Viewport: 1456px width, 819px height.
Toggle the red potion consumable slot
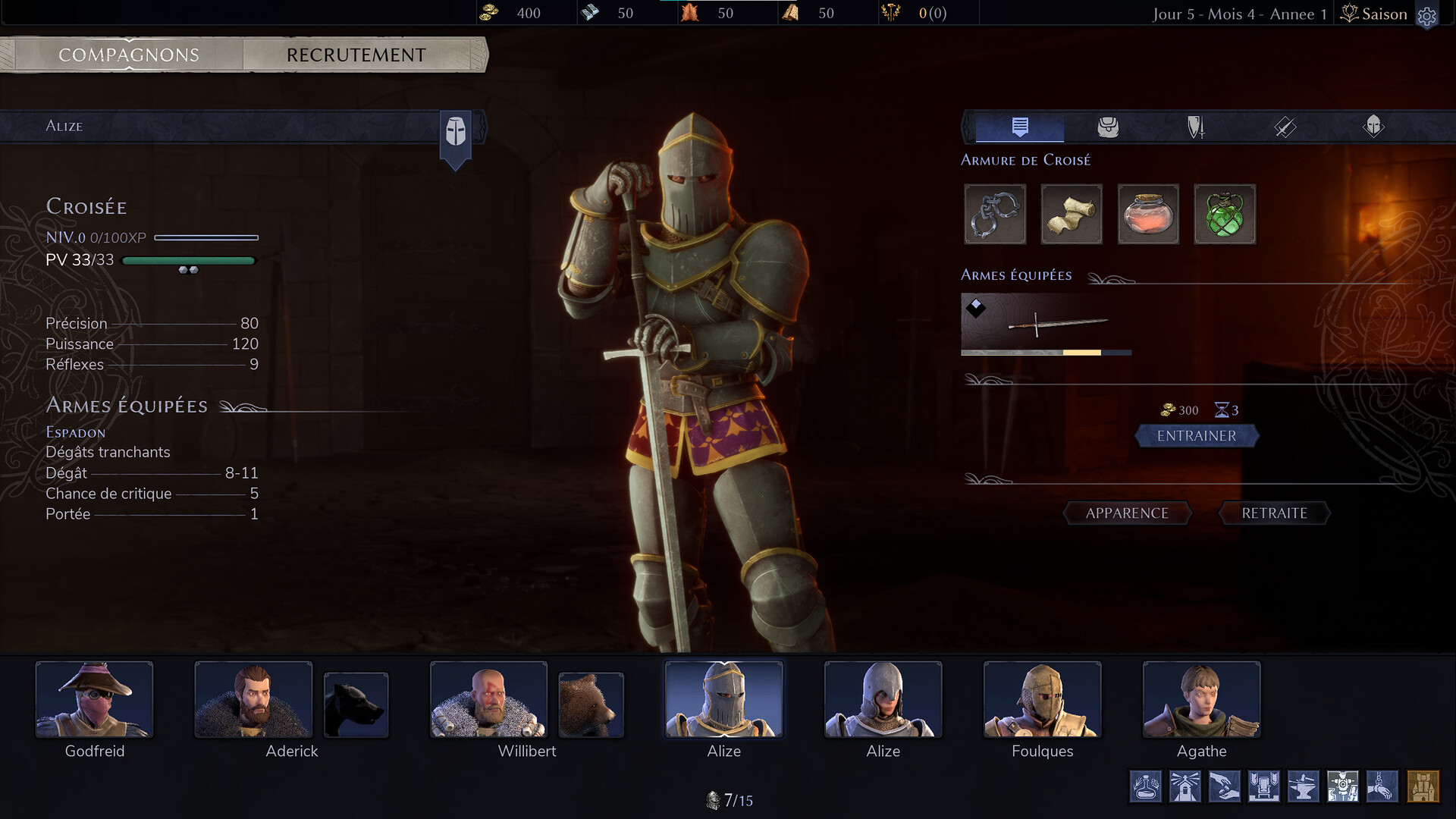(1148, 215)
